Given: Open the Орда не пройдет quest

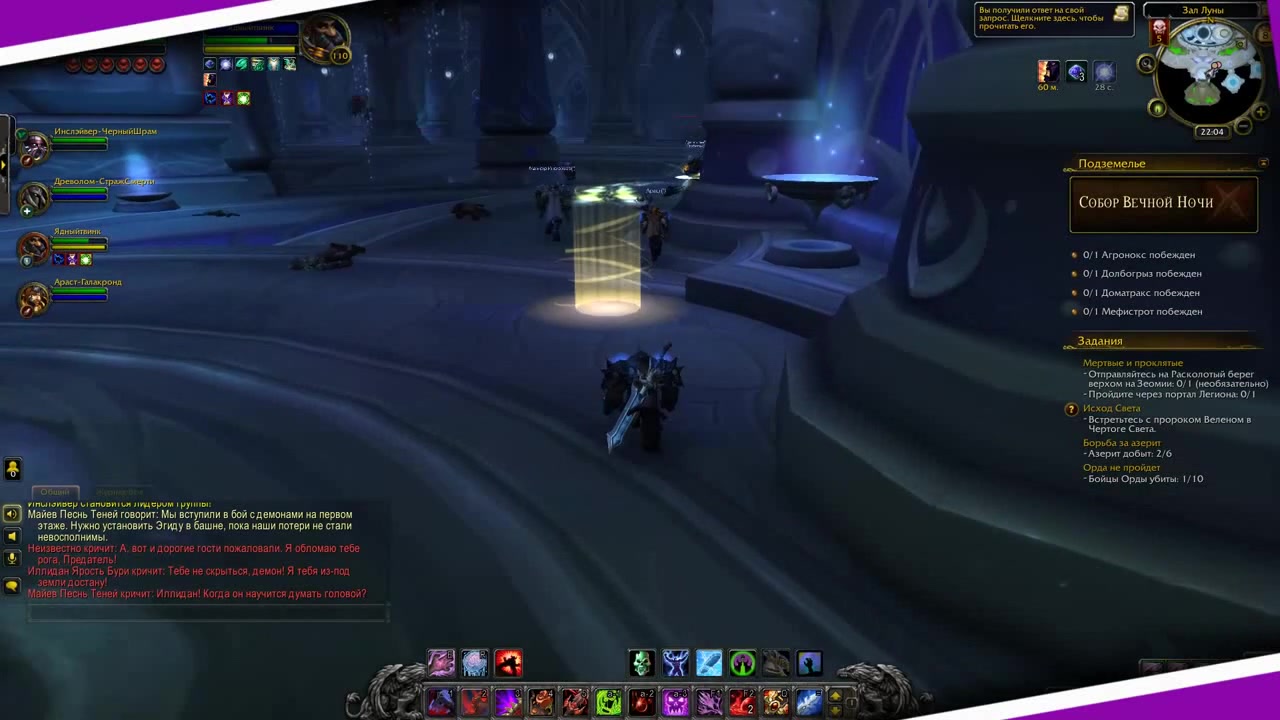Looking at the screenshot, I should pyautogui.click(x=1121, y=467).
